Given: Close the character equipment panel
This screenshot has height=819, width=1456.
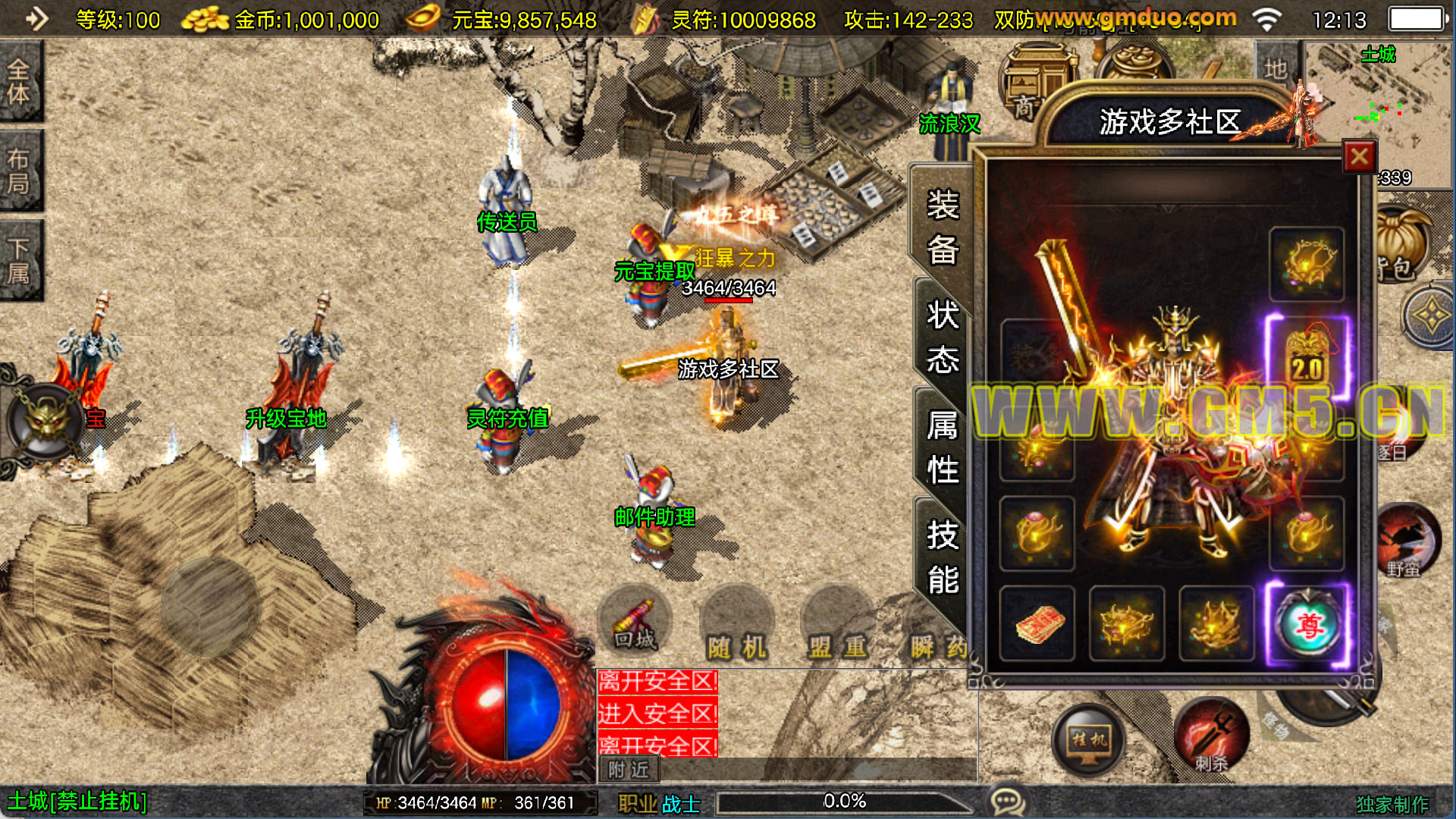Looking at the screenshot, I should point(1359,157).
